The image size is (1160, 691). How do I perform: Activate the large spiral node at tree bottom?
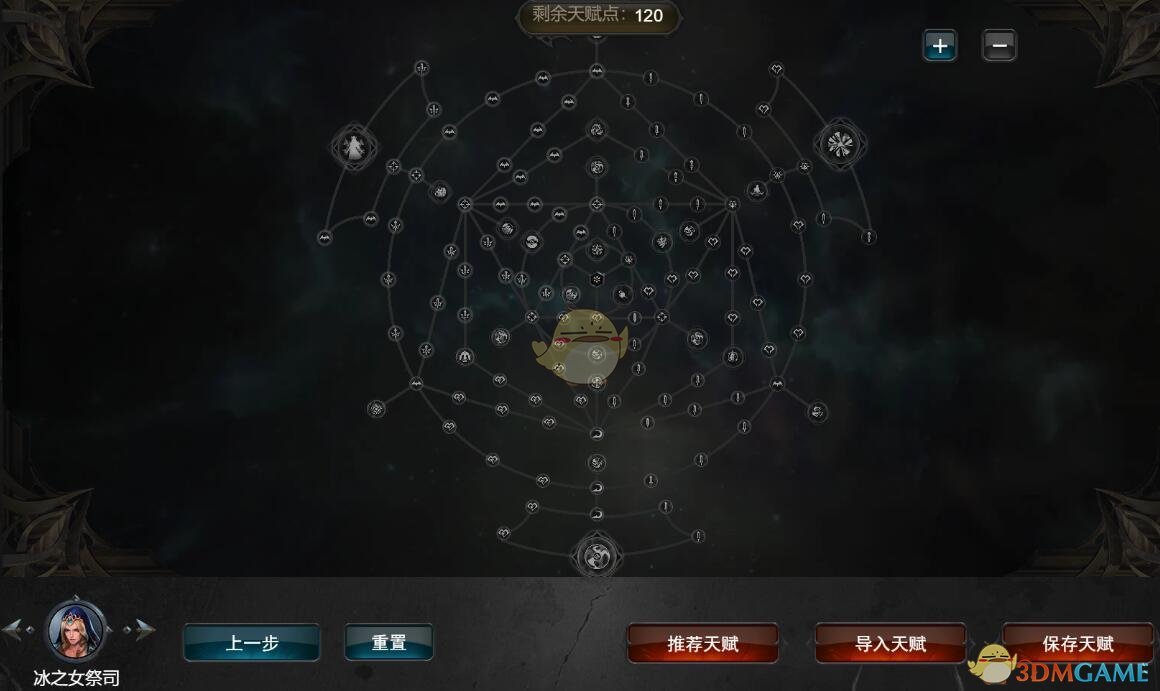tap(596, 554)
